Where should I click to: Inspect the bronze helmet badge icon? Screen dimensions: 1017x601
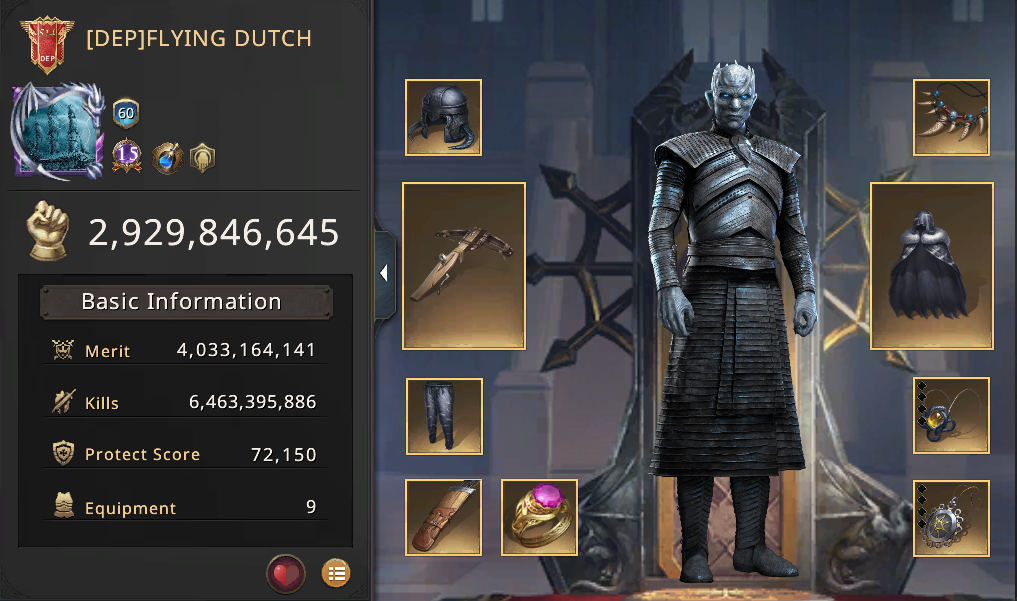tap(203, 156)
